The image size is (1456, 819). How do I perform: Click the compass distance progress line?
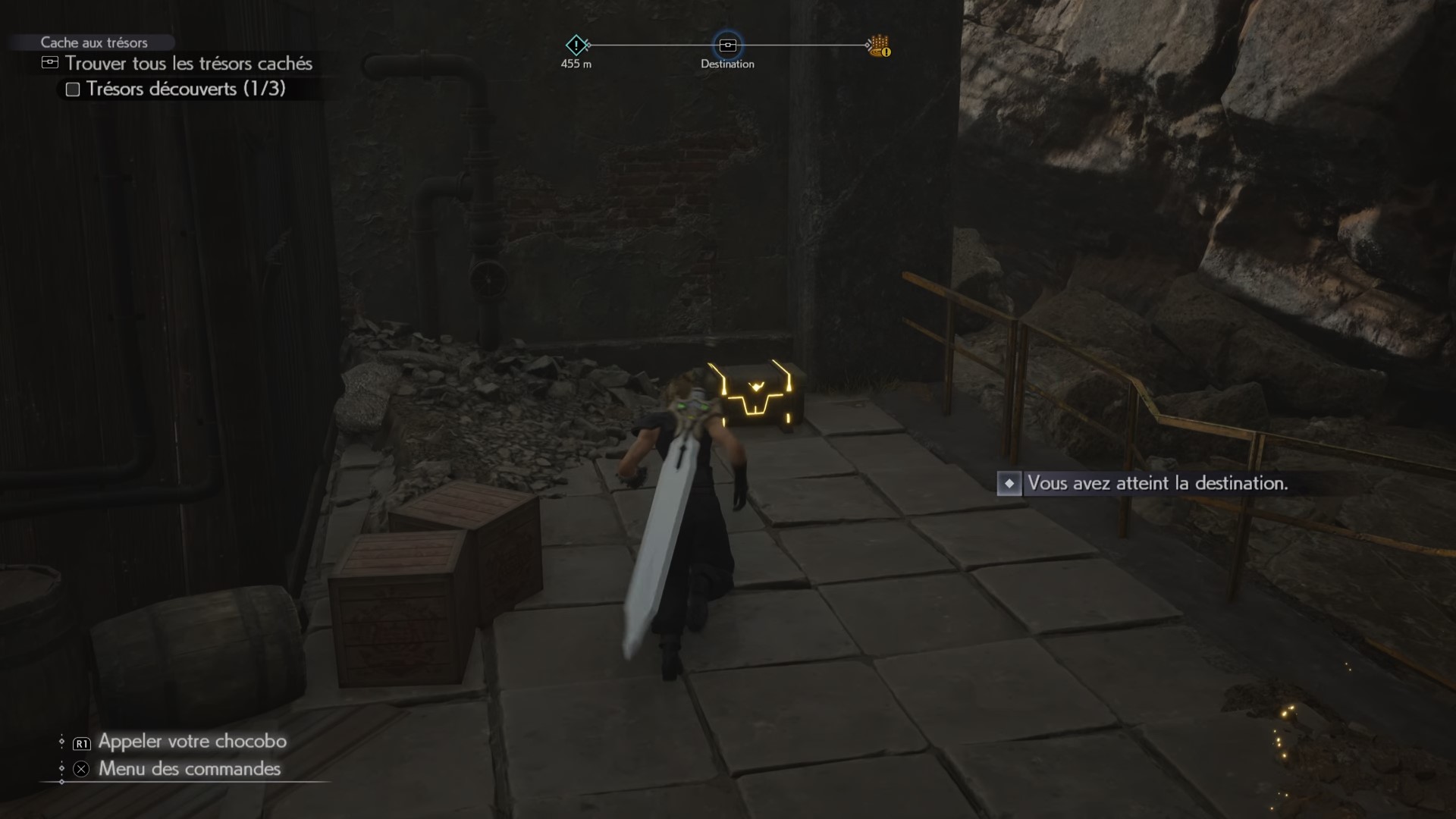(652, 45)
